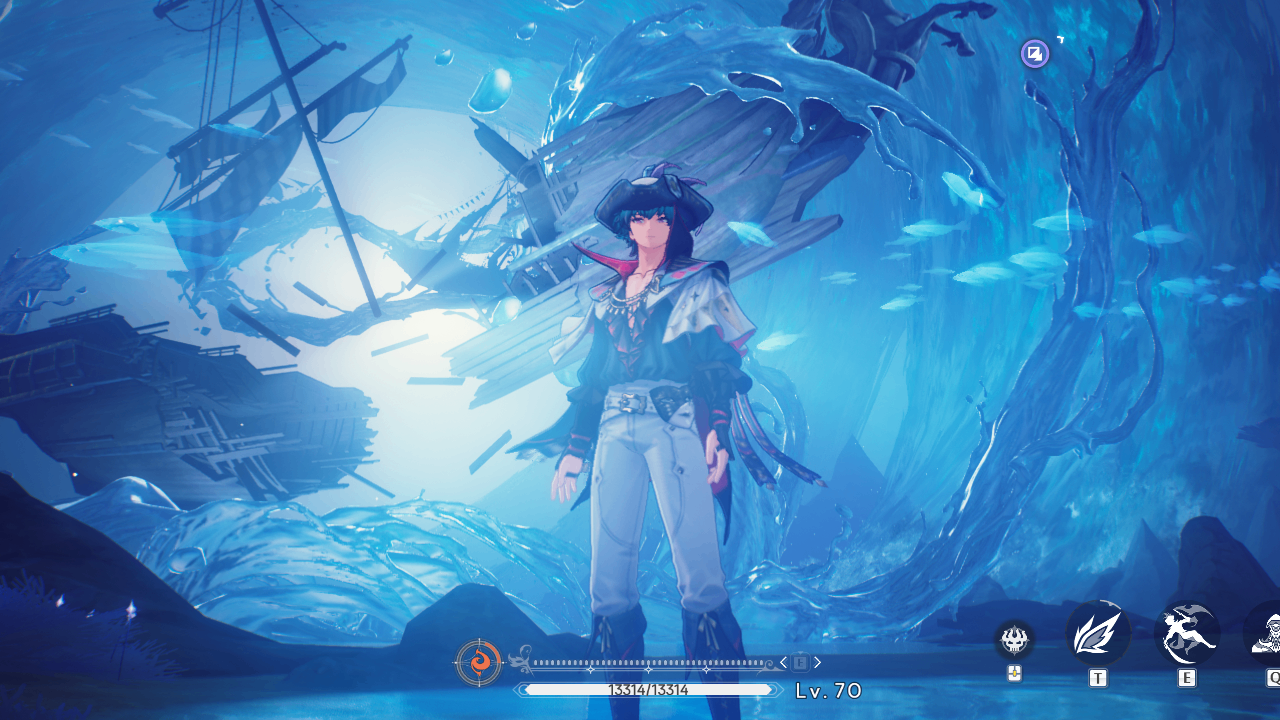Click the right arrow beside the gauge
1280x720 pixels.
(817, 662)
